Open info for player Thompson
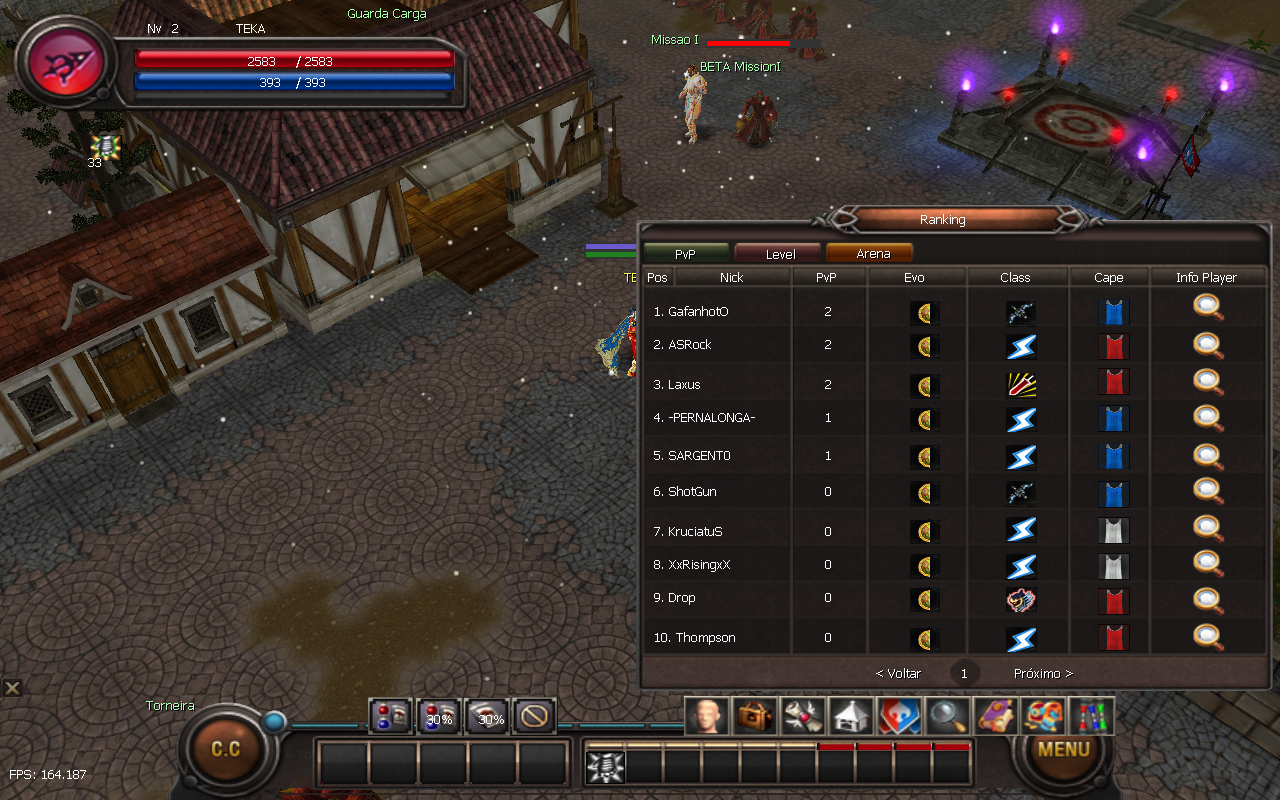The image size is (1280, 800). pos(1208,636)
